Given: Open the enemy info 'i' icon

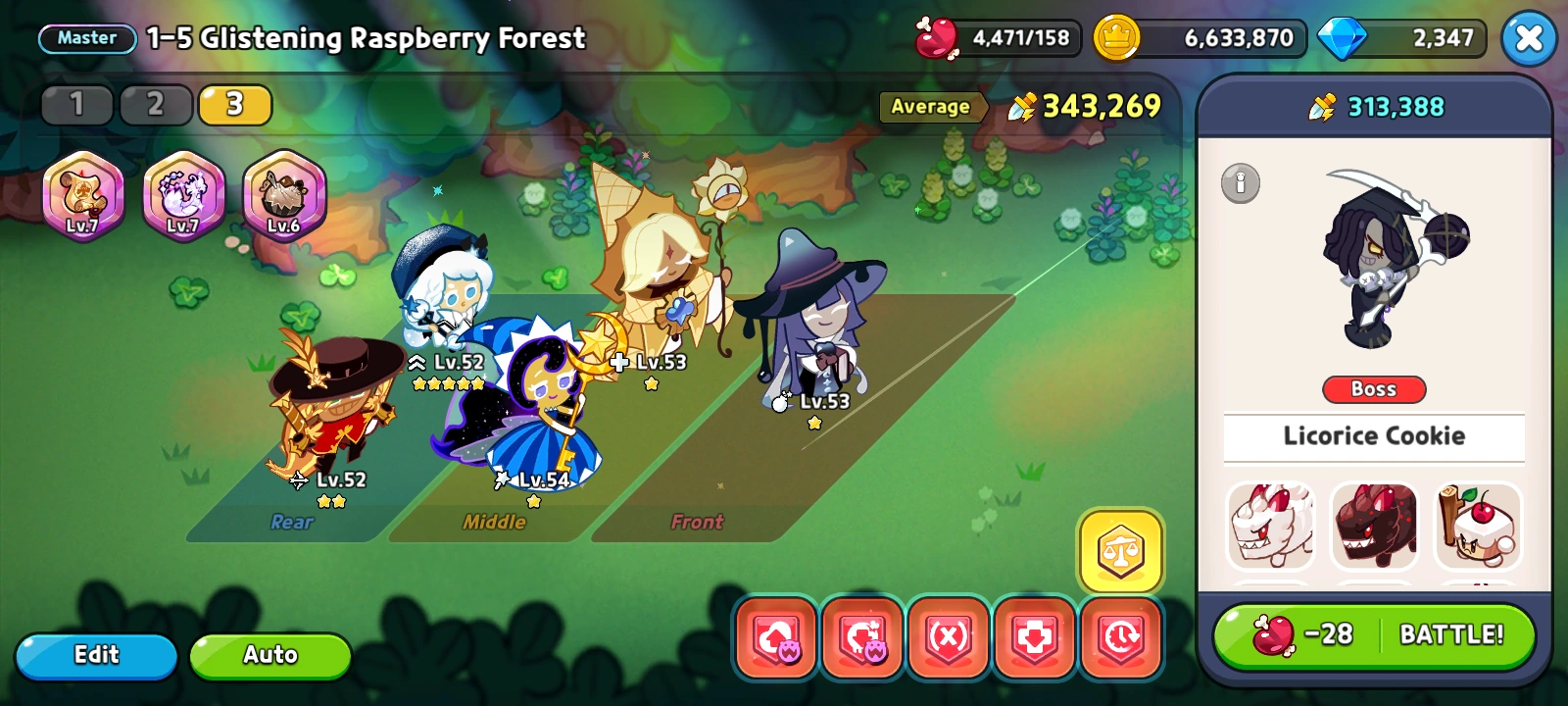Looking at the screenshot, I should (x=1239, y=185).
